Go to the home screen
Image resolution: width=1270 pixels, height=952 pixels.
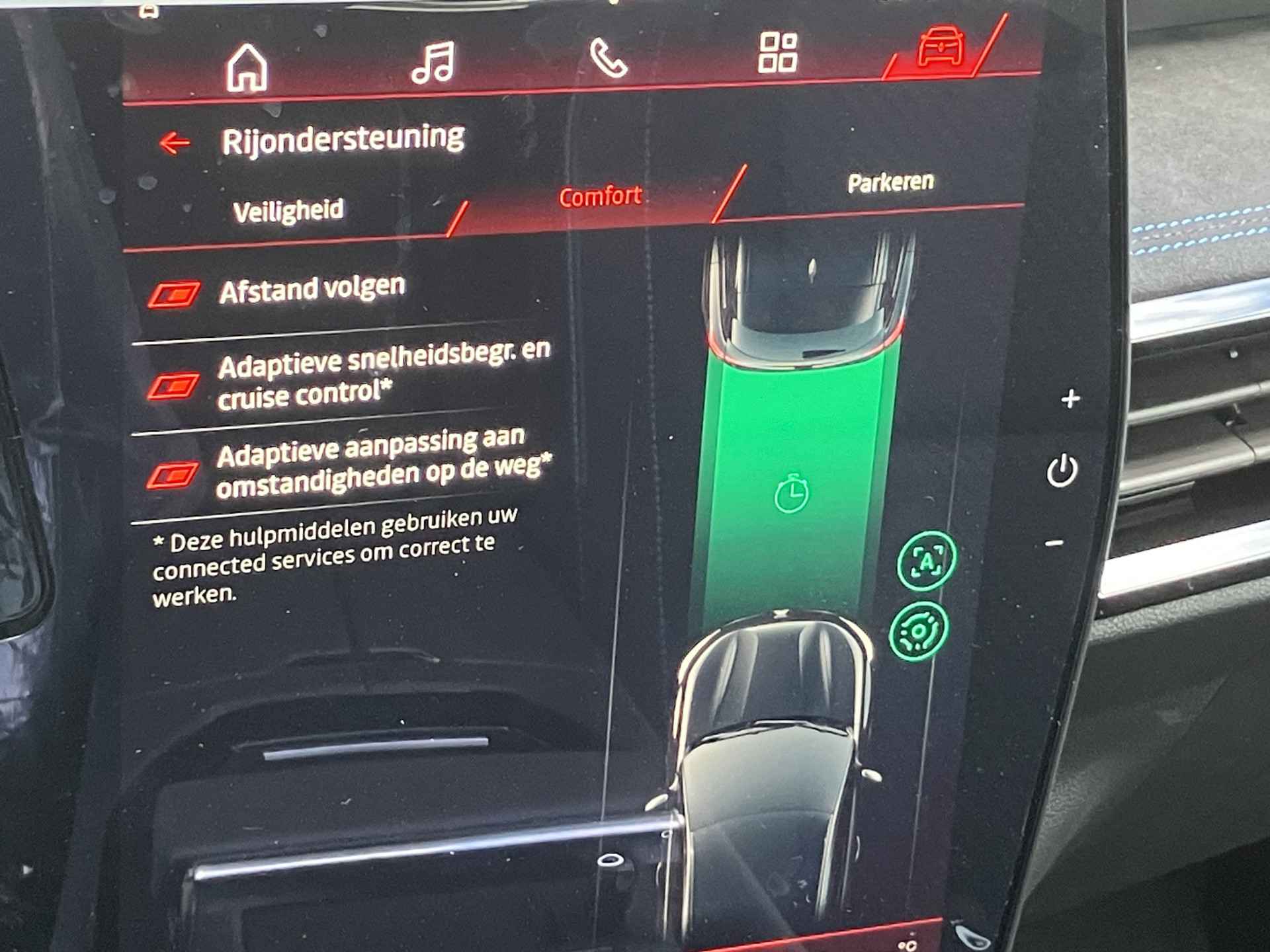point(247,67)
